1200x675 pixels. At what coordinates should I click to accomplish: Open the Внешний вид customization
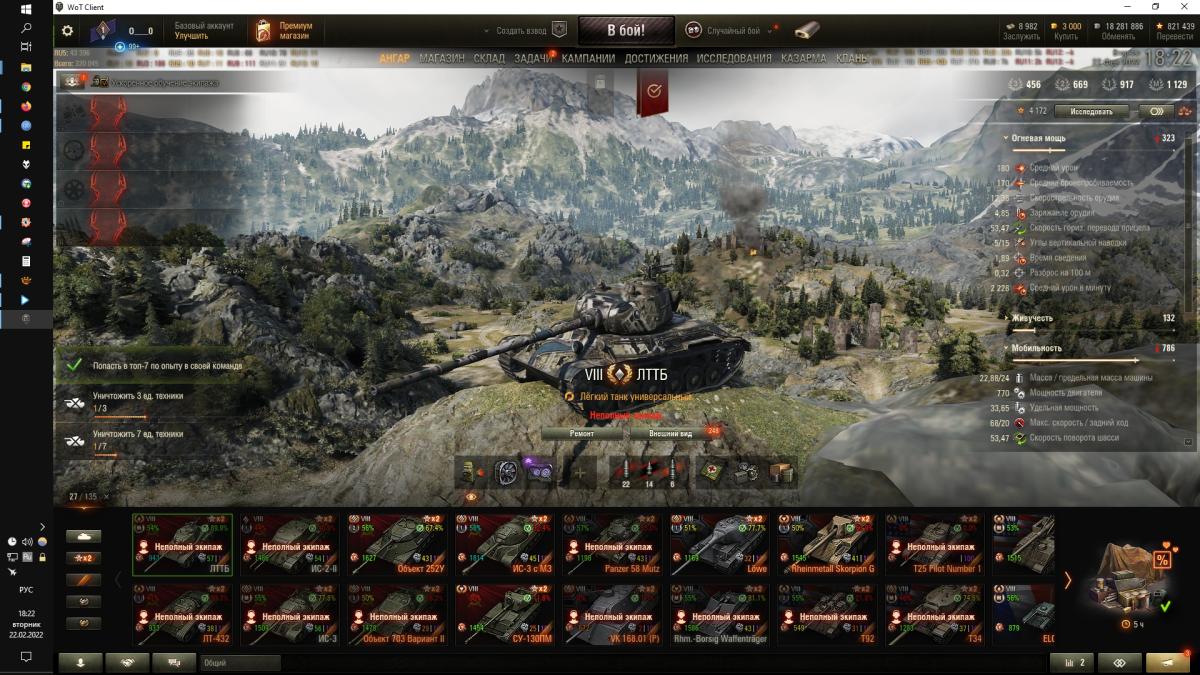[x=670, y=434]
